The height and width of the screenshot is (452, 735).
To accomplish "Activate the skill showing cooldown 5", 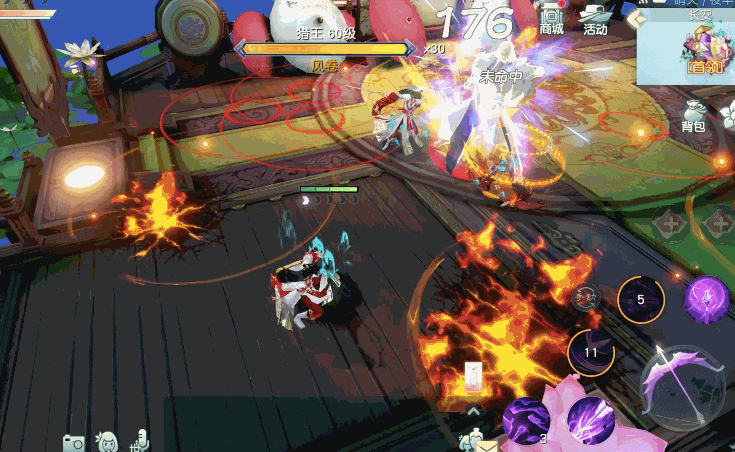I will pos(640,299).
